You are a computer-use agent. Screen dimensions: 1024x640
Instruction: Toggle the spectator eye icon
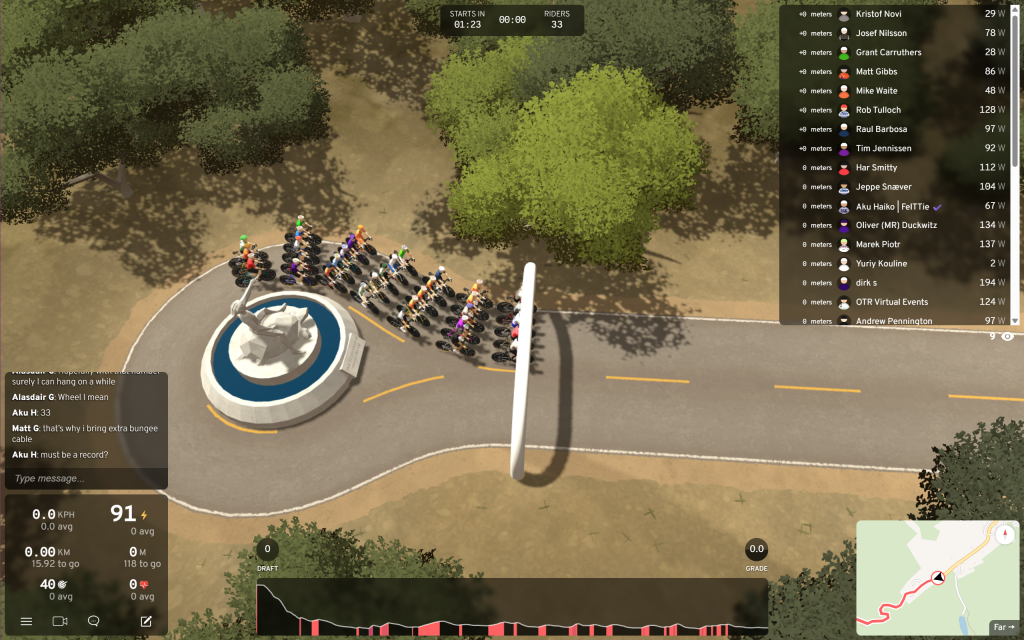pos(1007,337)
